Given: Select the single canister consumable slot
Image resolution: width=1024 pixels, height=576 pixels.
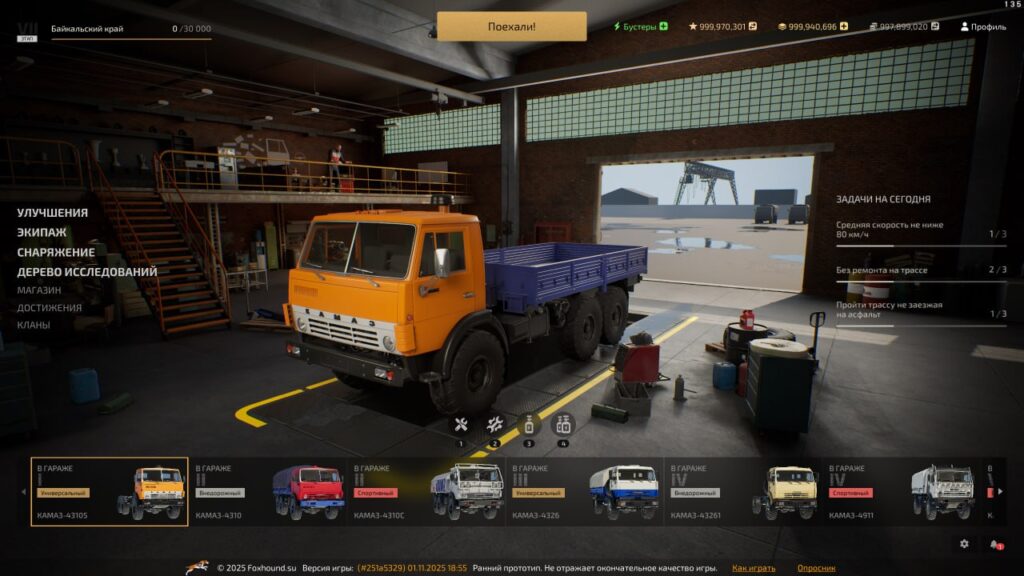Looking at the screenshot, I should point(528,425).
